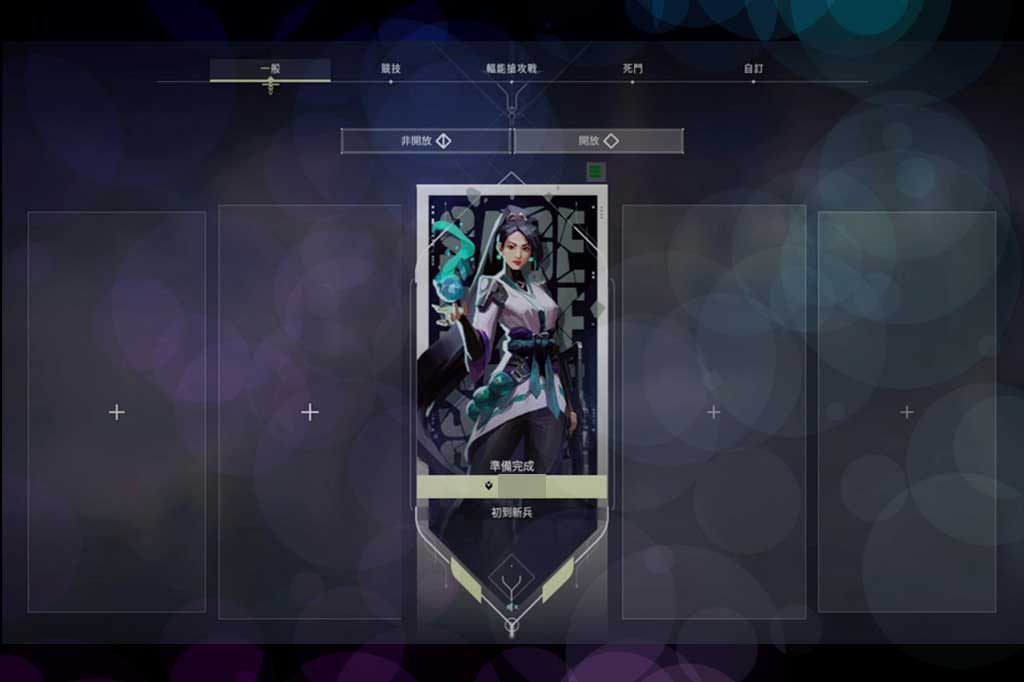Click the green icon above the player card
Image resolution: width=1024 pixels, height=682 pixels.
(x=596, y=171)
